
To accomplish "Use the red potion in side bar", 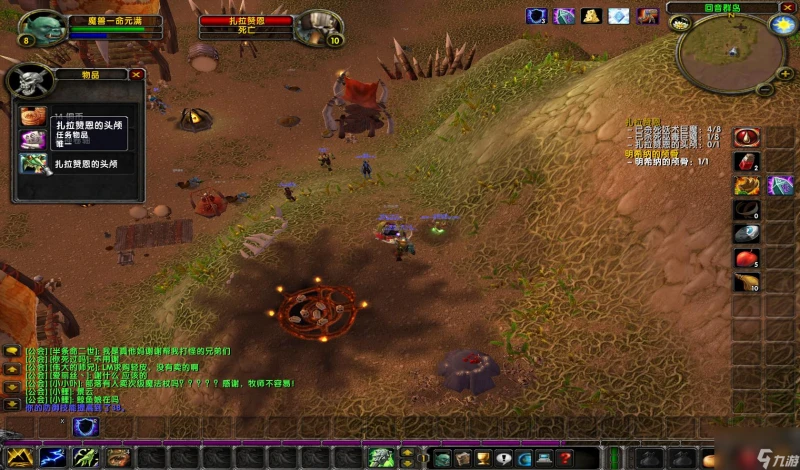I will 746,161.
